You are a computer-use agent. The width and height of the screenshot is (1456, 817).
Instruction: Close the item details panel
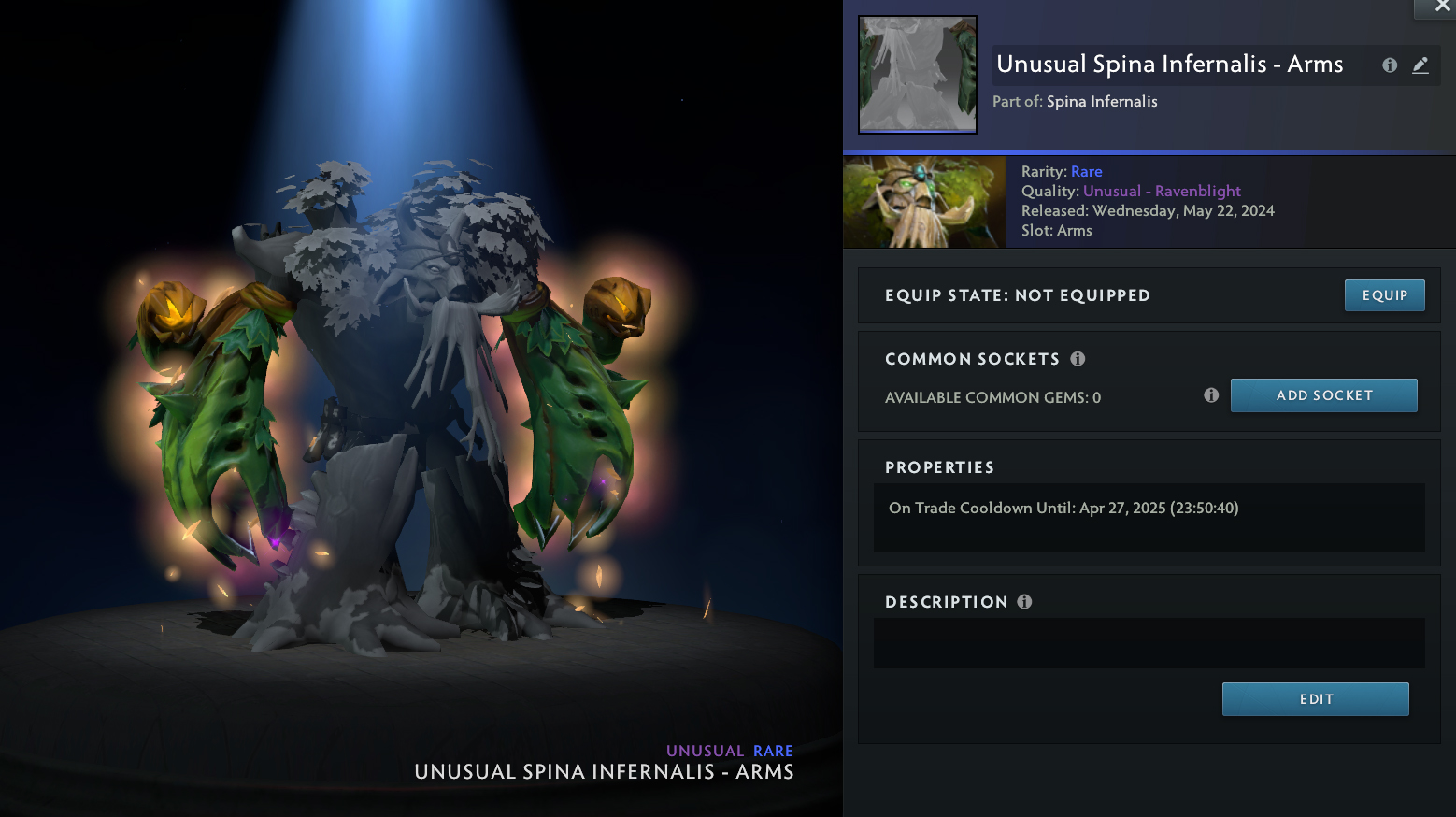pos(1442,7)
